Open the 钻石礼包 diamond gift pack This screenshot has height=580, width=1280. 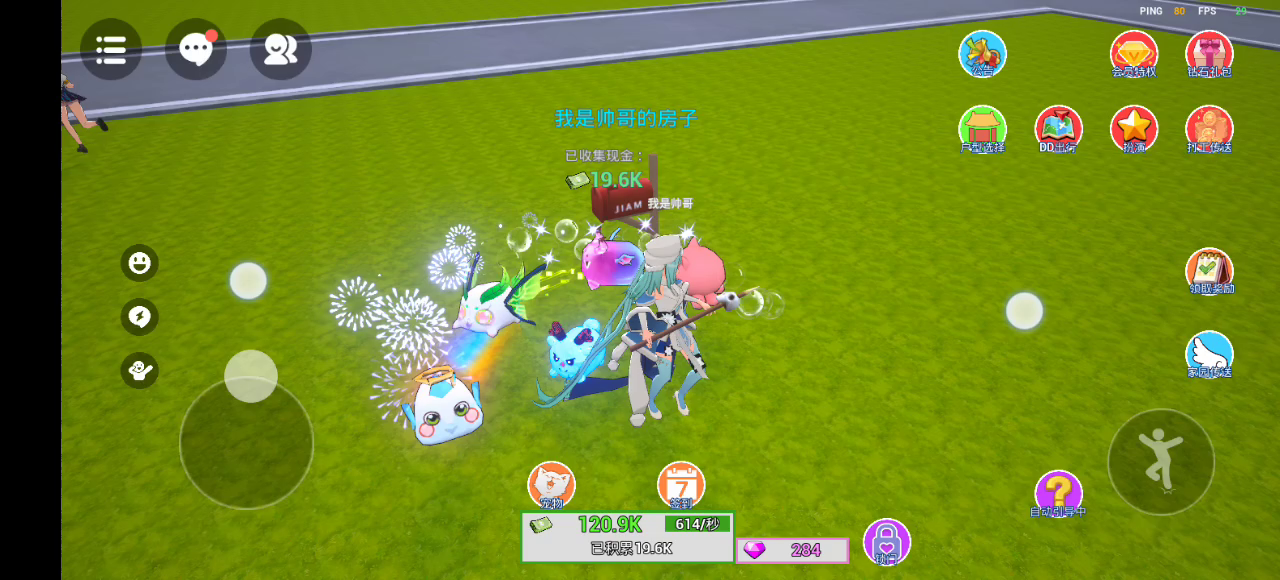[x=1209, y=54]
